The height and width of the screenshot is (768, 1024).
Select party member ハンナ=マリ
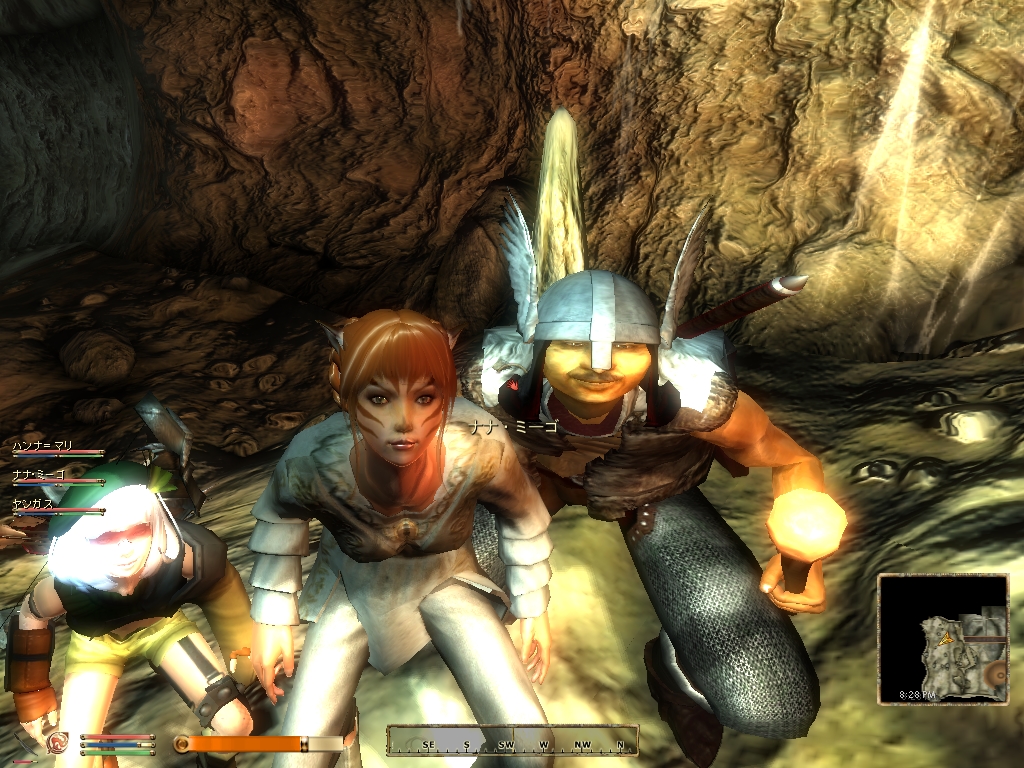click(x=44, y=445)
